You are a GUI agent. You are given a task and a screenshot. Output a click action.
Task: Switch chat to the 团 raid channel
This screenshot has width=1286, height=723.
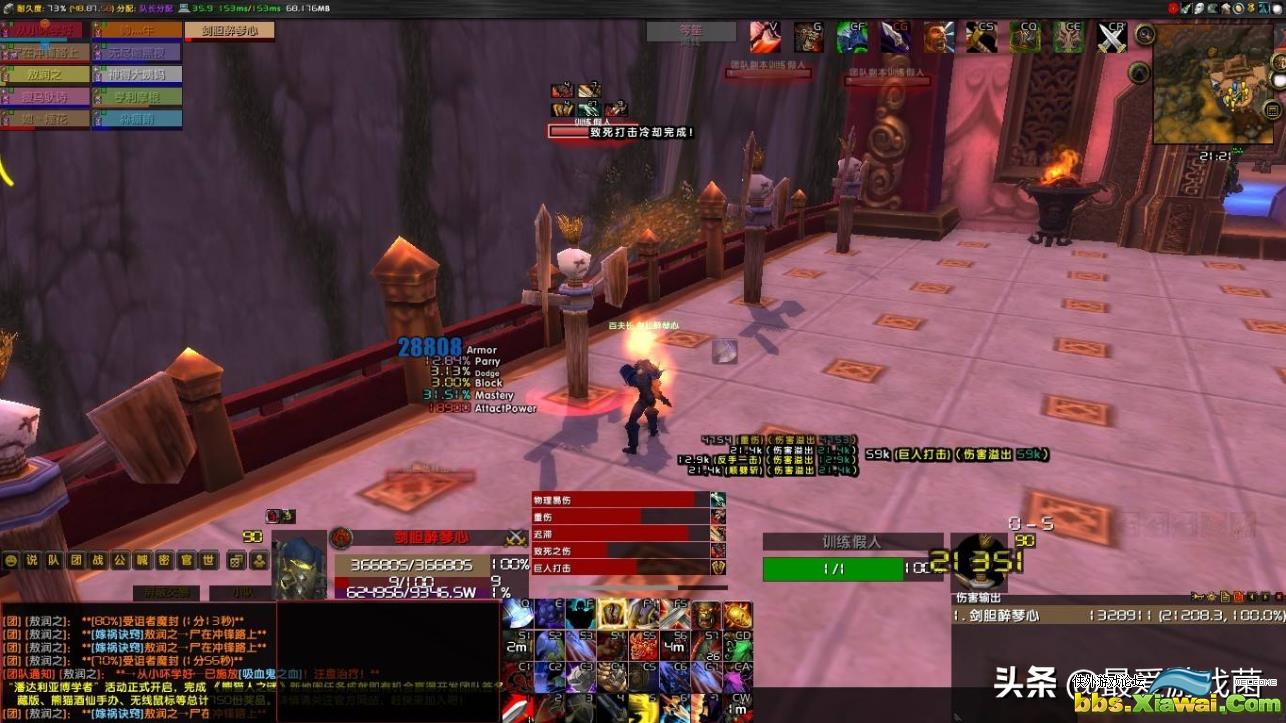click(x=76, y=561)
